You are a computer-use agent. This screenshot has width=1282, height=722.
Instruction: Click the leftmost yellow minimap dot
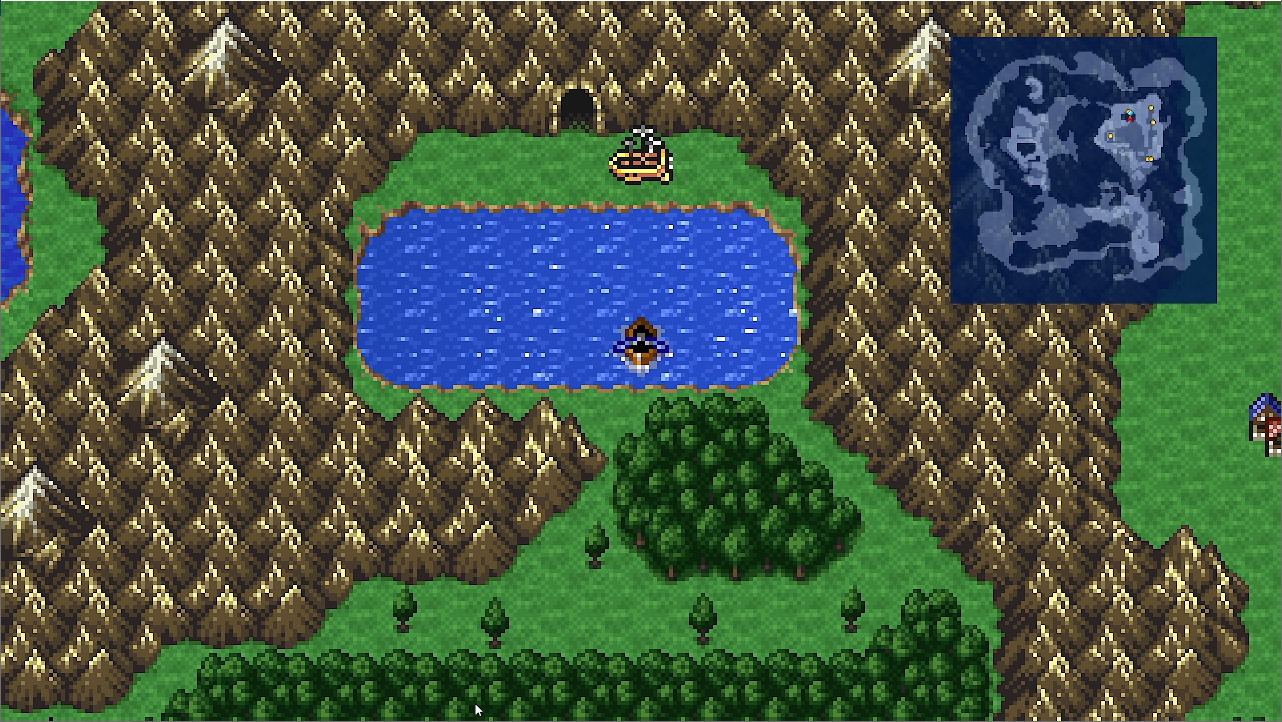(1110, 136)
